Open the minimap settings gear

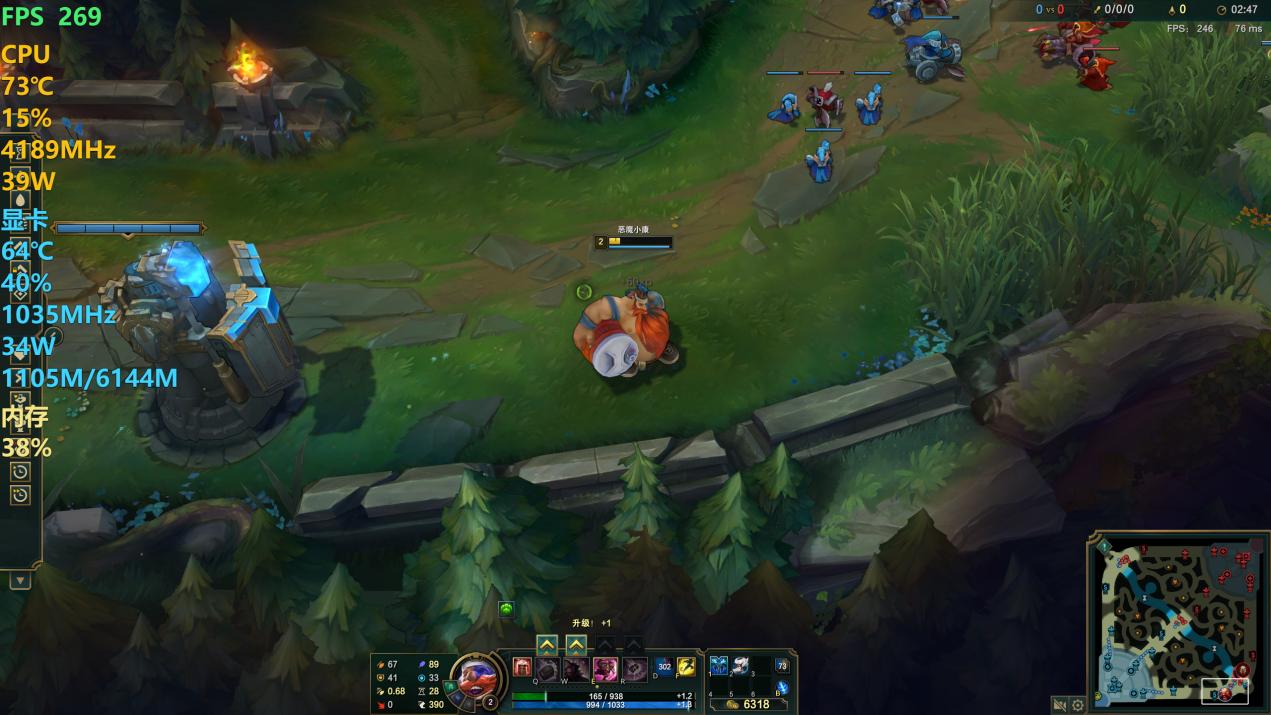pos(1078,705)
